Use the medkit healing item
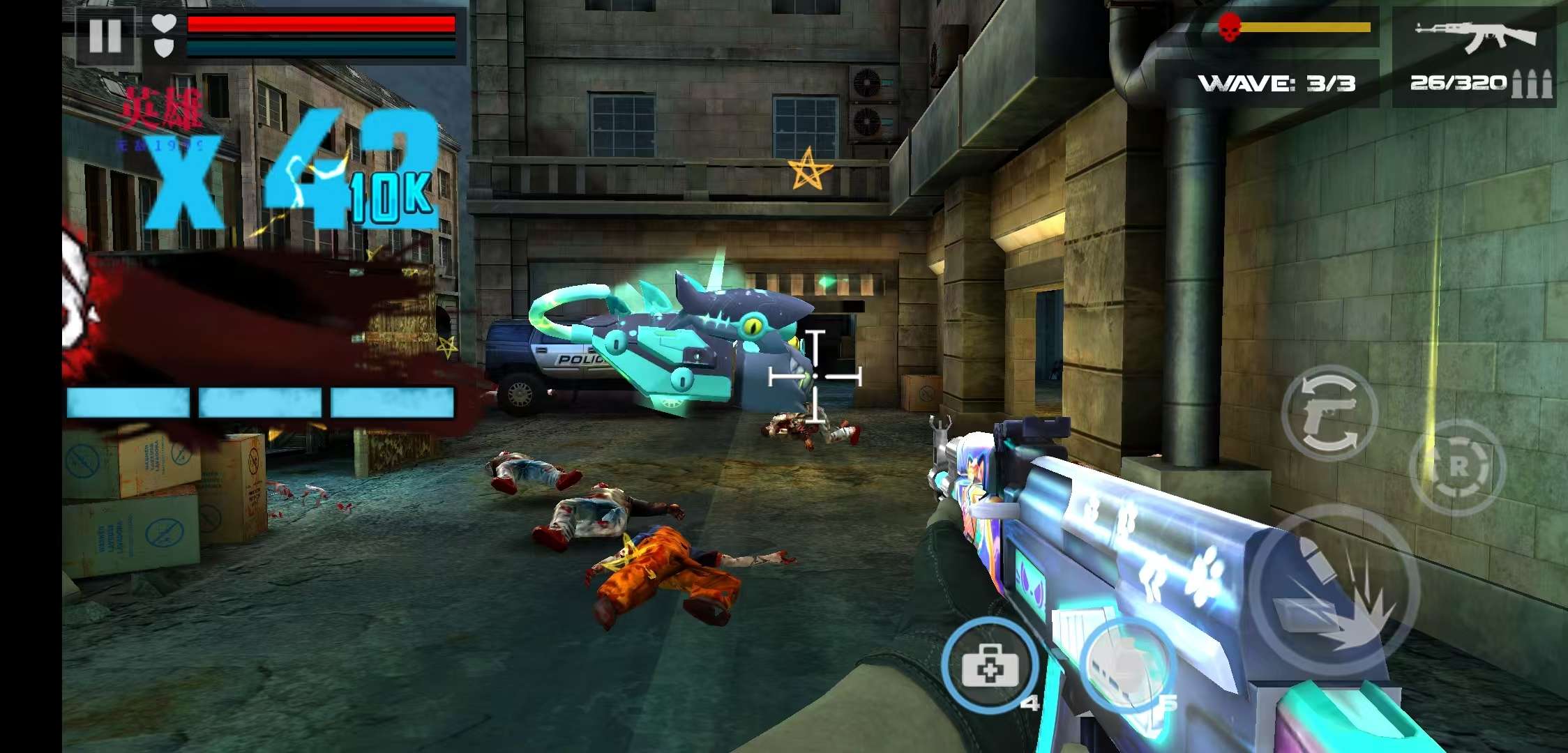The image size is (1568, 753). click(x=989, y=666)
